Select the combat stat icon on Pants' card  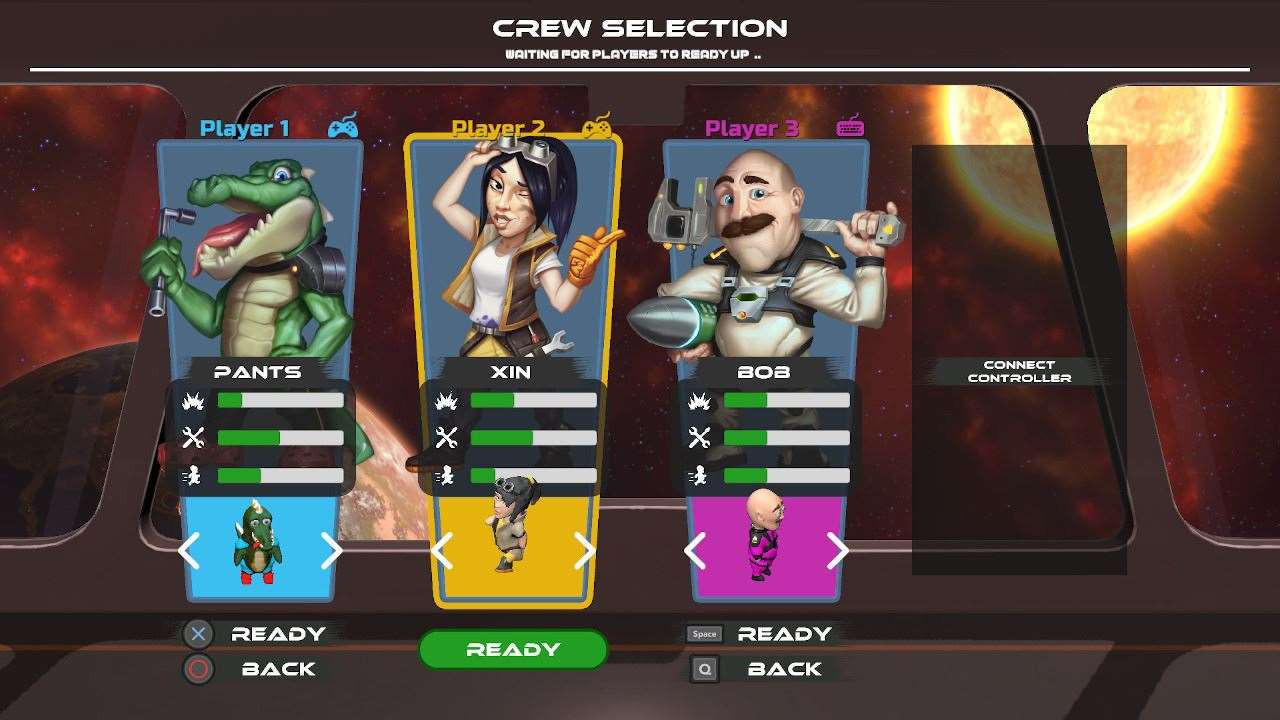(x=192, y=399)
